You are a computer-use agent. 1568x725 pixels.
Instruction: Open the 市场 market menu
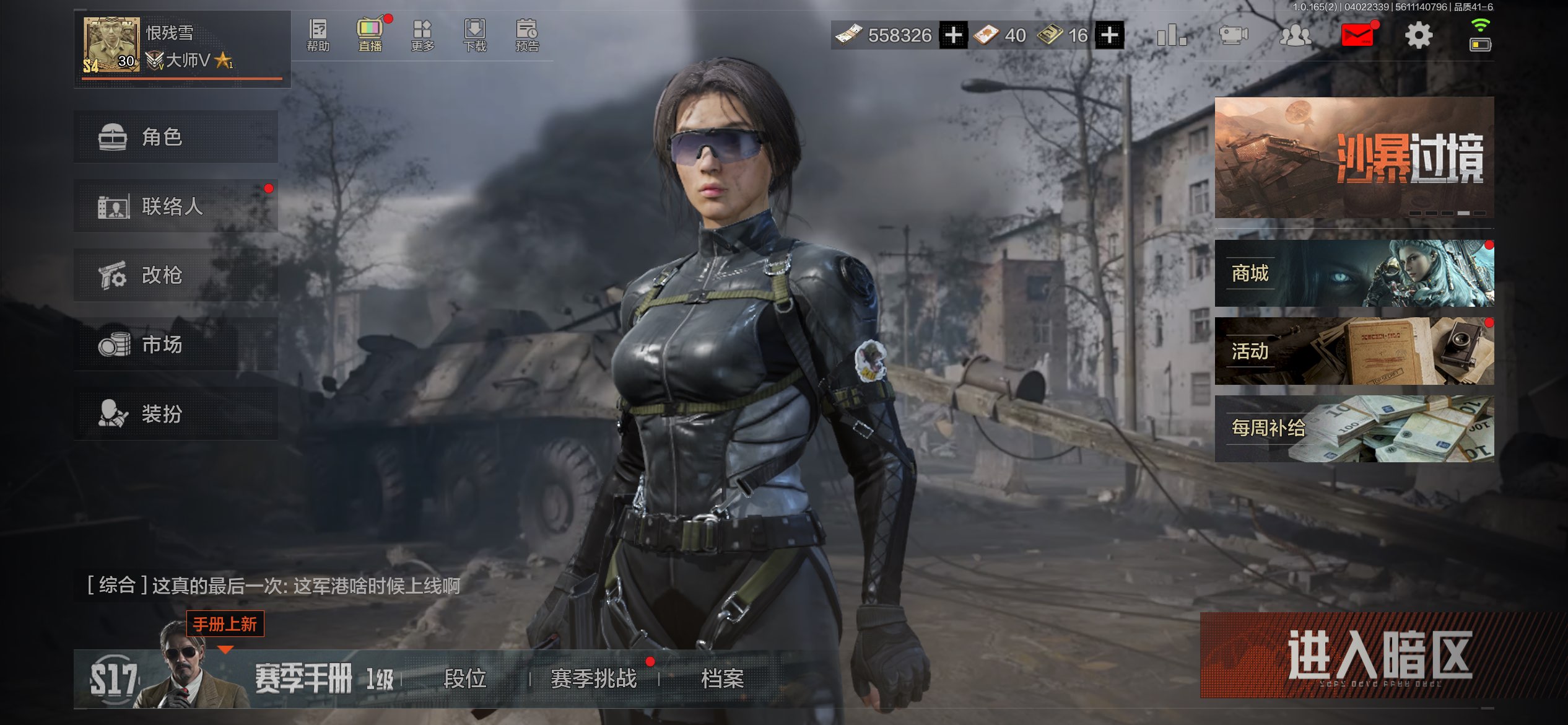coord(175,345)
